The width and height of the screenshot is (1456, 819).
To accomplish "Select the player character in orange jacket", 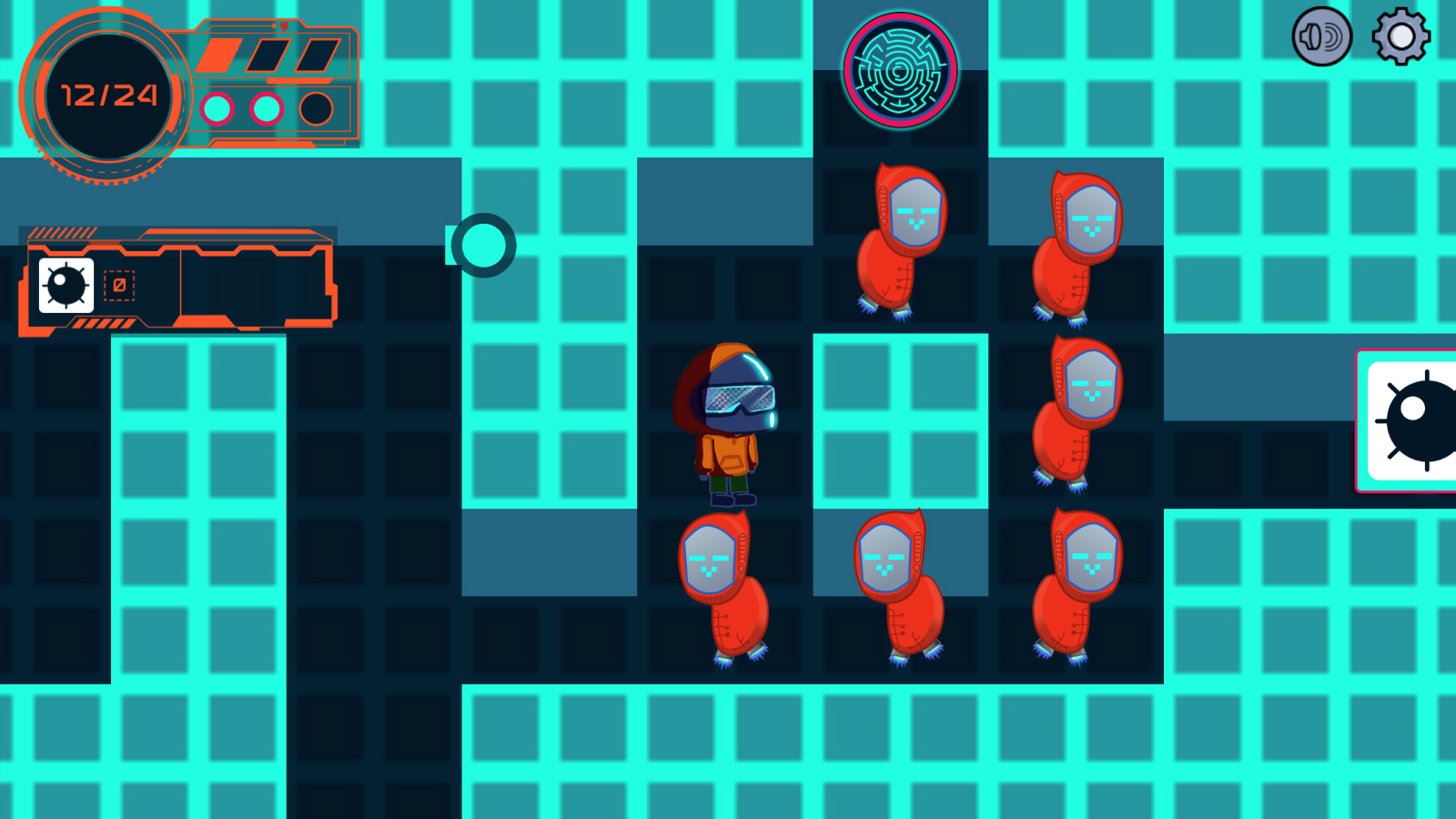I will coord(728,419).
